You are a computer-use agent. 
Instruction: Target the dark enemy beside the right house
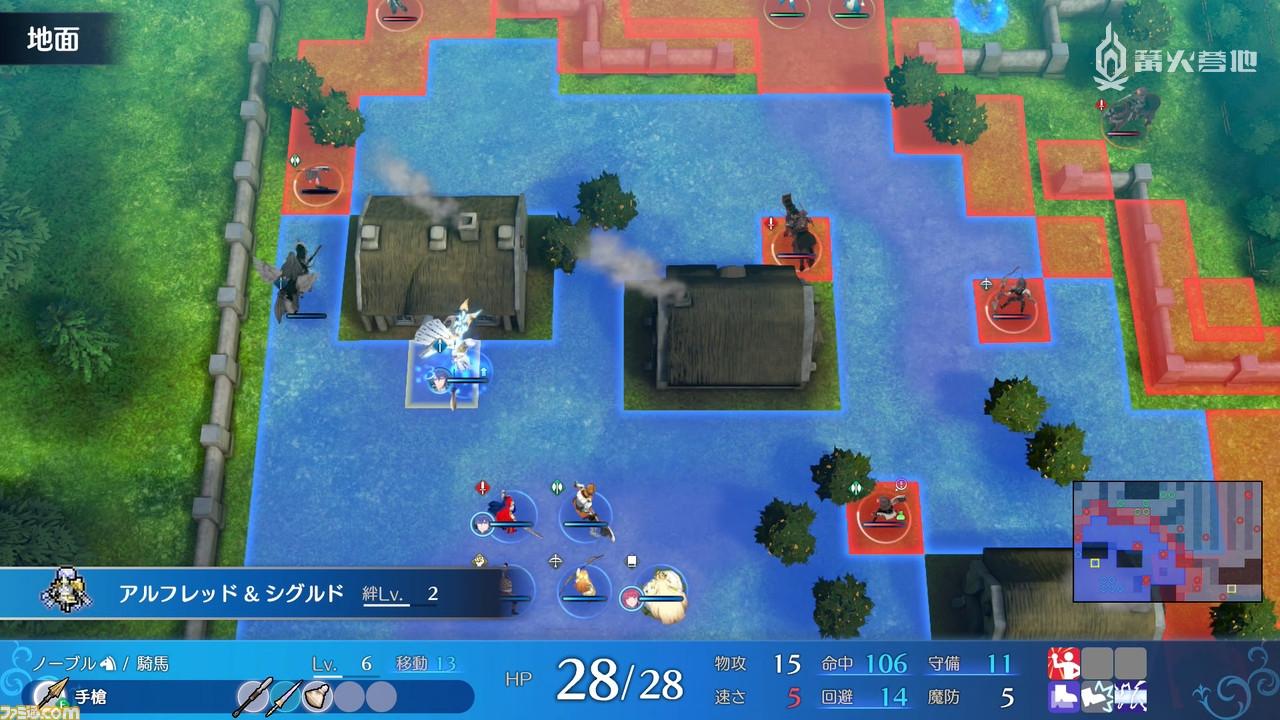[x=797, y=238]
